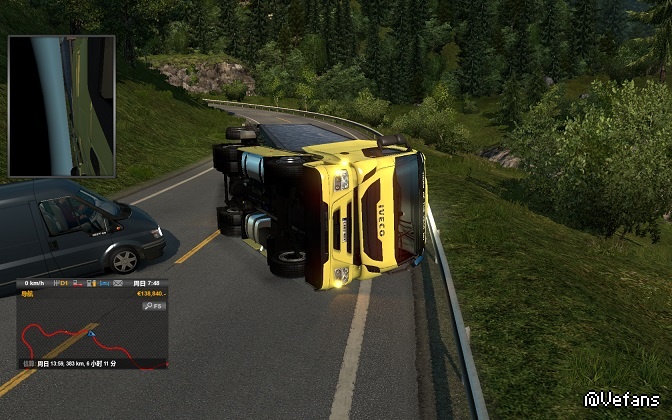Select the bed rest indicator icon
Image resolution: width=672 pixels, height=420 pixels.
coord(104,283)
